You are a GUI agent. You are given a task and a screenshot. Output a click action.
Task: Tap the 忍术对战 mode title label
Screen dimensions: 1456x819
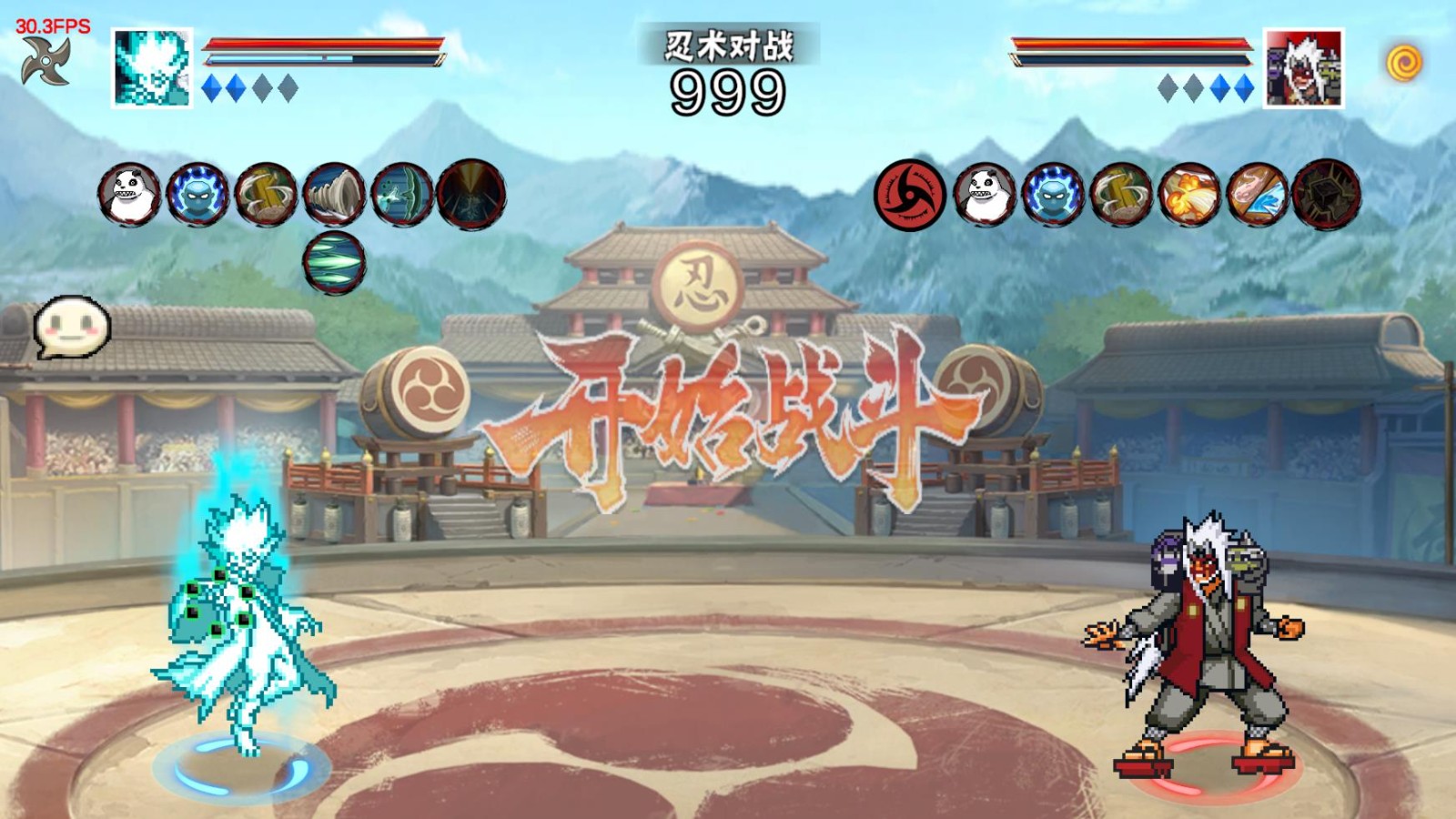728,47
